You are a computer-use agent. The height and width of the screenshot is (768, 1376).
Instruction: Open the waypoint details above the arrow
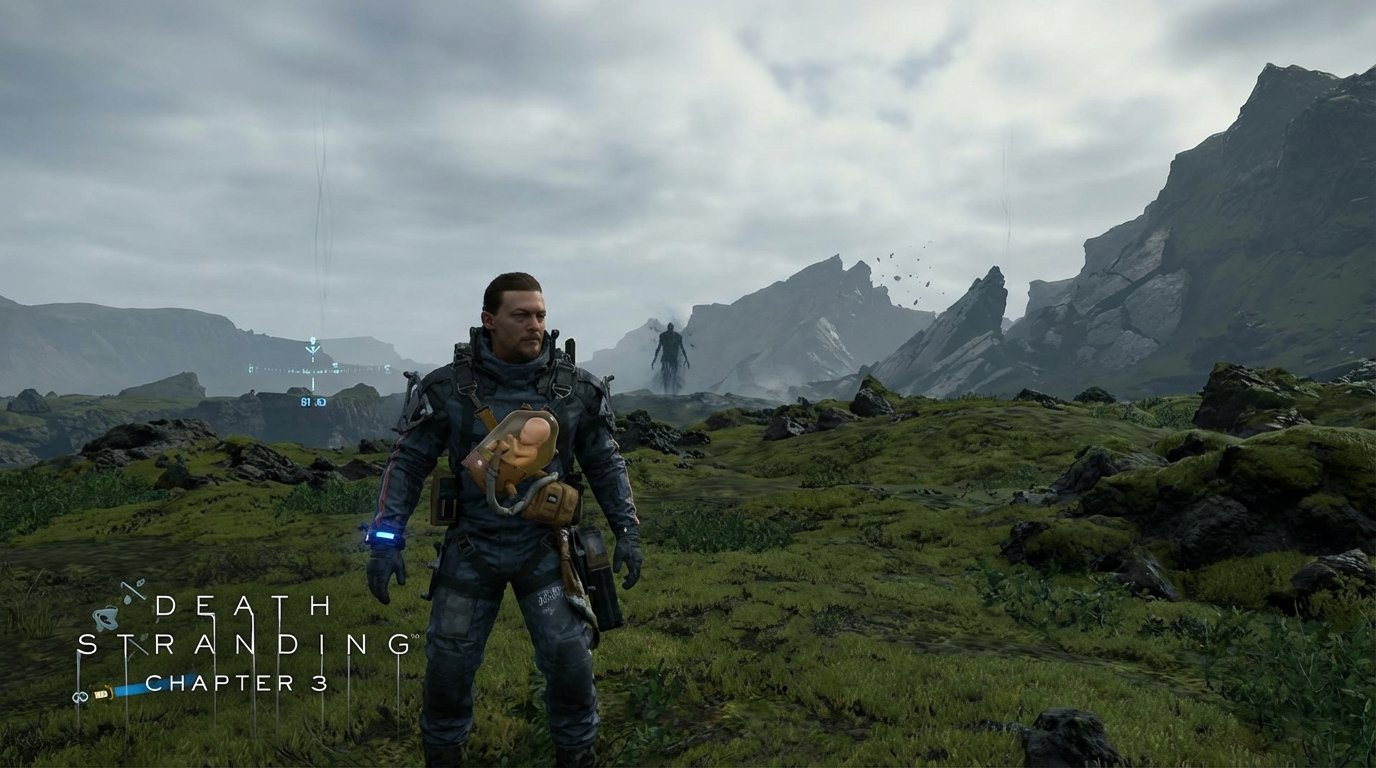click(313, 338)
